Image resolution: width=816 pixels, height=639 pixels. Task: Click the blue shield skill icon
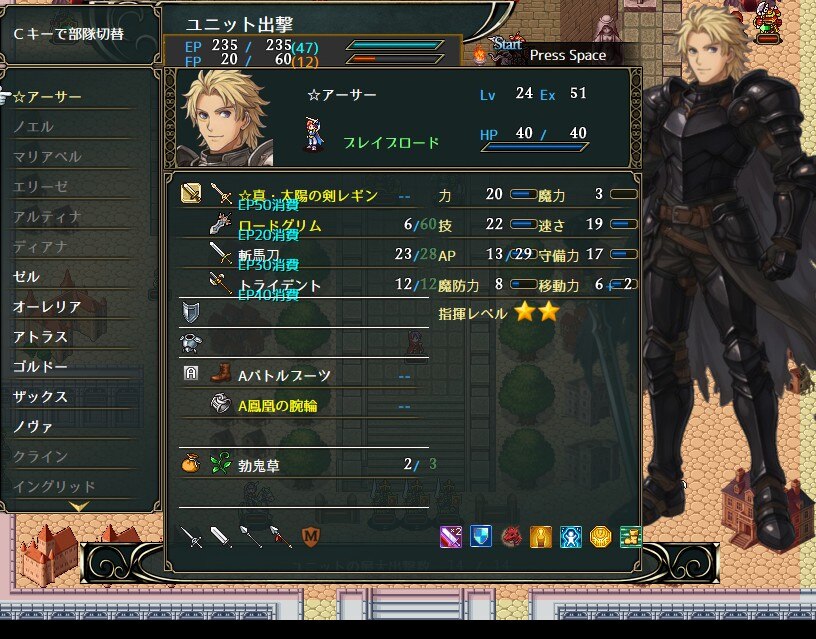[x=481, y=536]
